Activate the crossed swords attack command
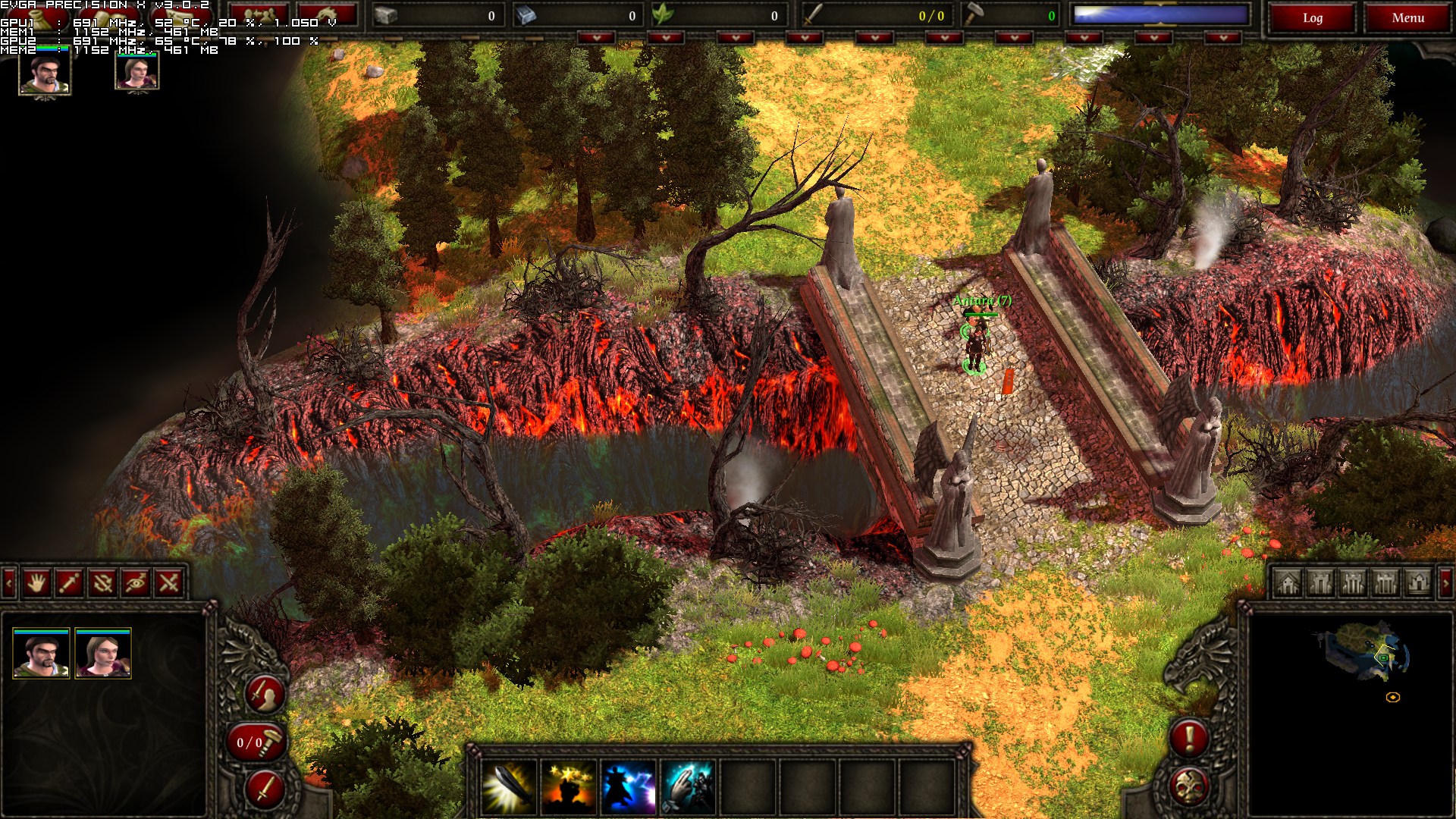Screen dimensions: 1456x819 tap(168, 582)
